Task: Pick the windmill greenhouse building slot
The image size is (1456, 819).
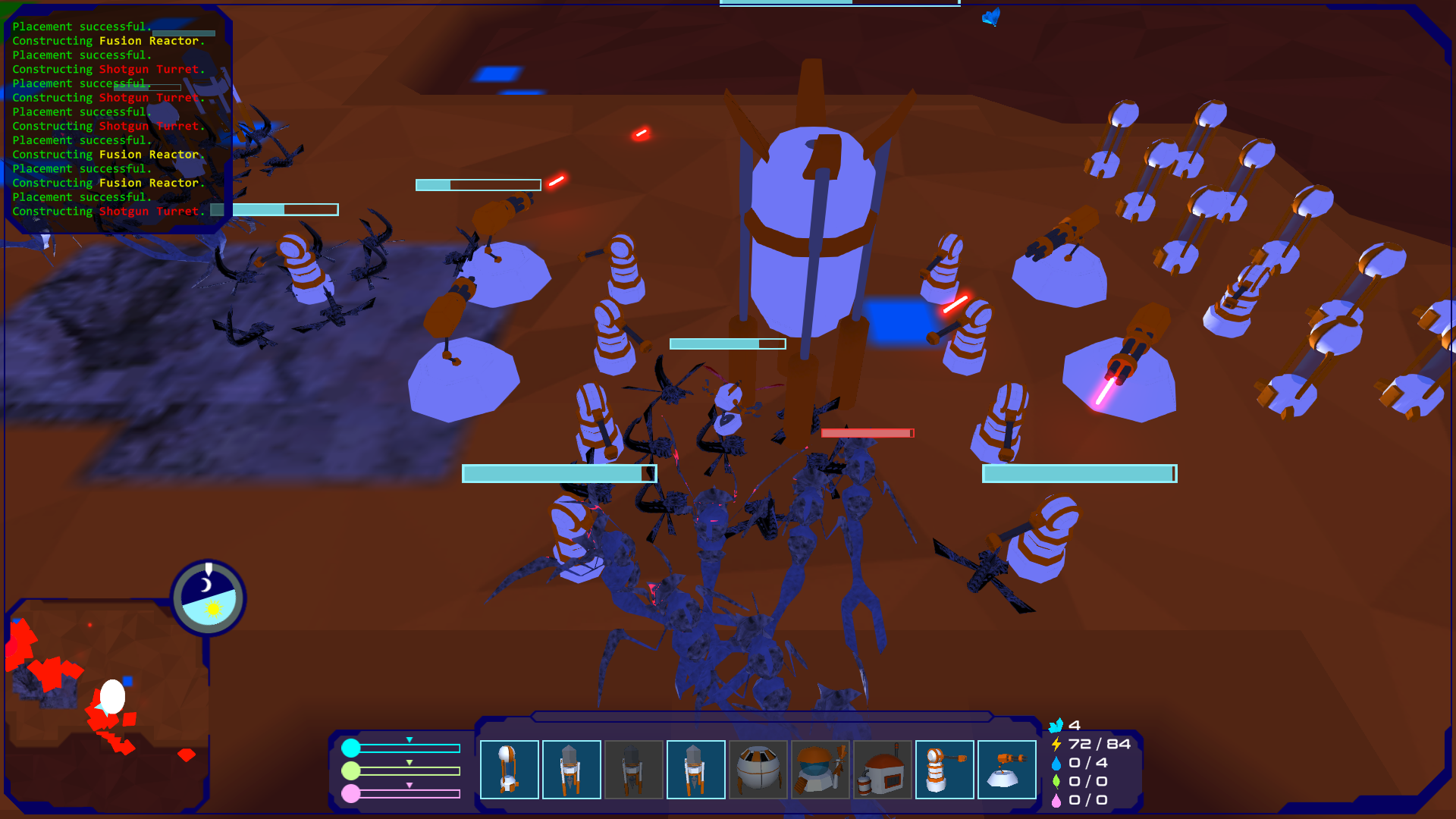Action: [x=821, y=770]
